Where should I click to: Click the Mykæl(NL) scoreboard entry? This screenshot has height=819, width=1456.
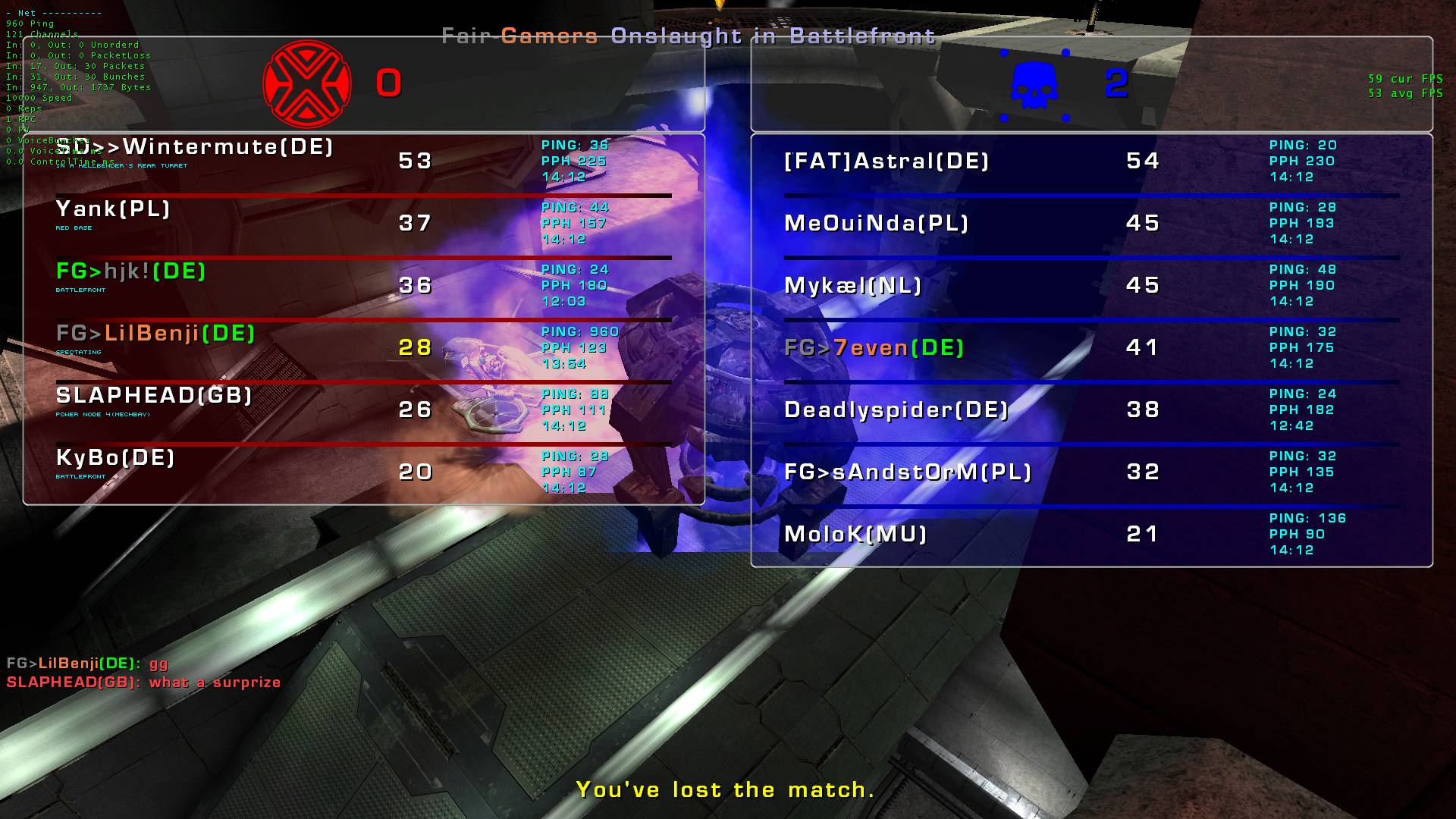[853, 285]
